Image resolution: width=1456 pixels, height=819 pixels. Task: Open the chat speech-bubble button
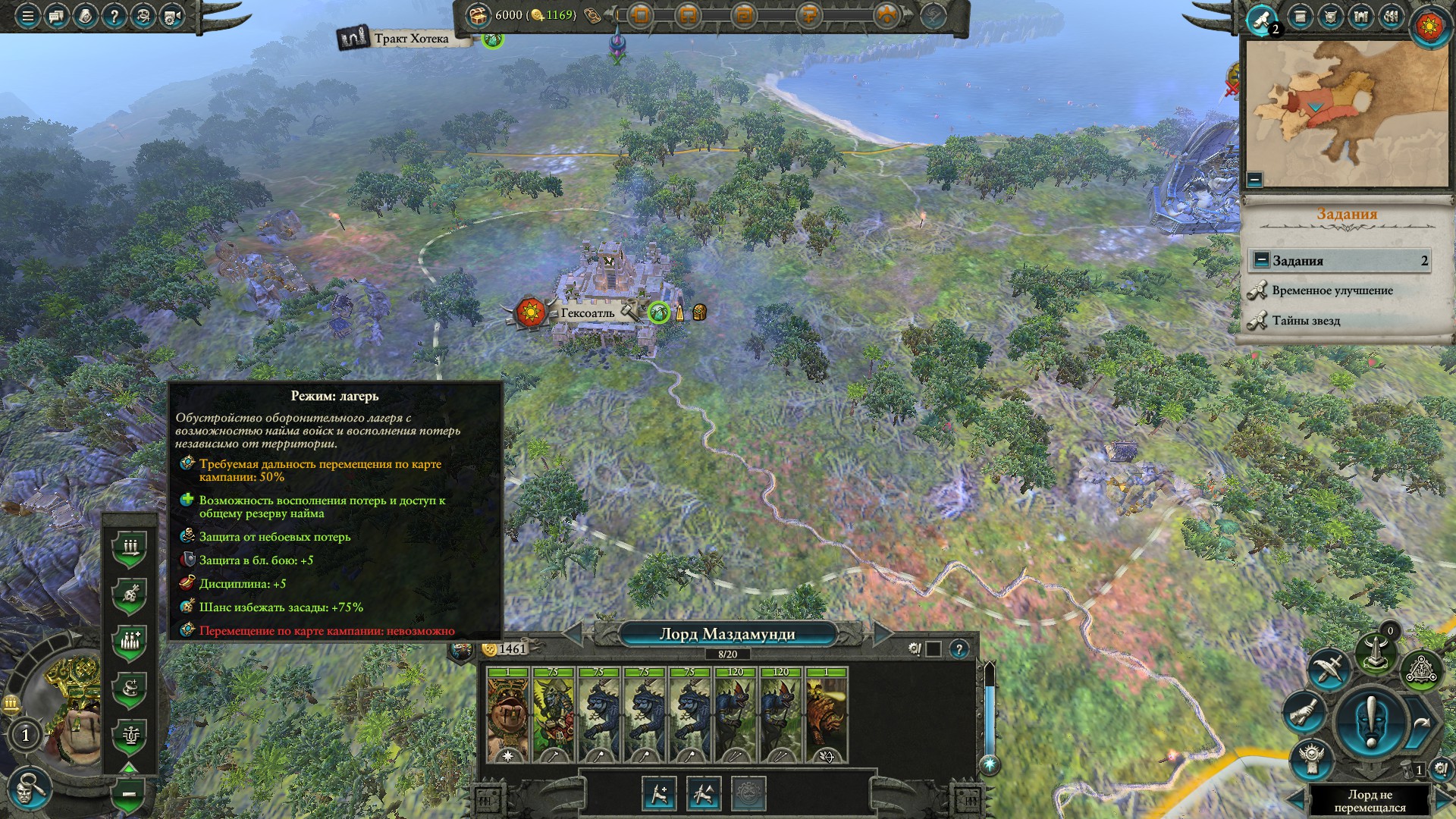click(x=56, y=16)
